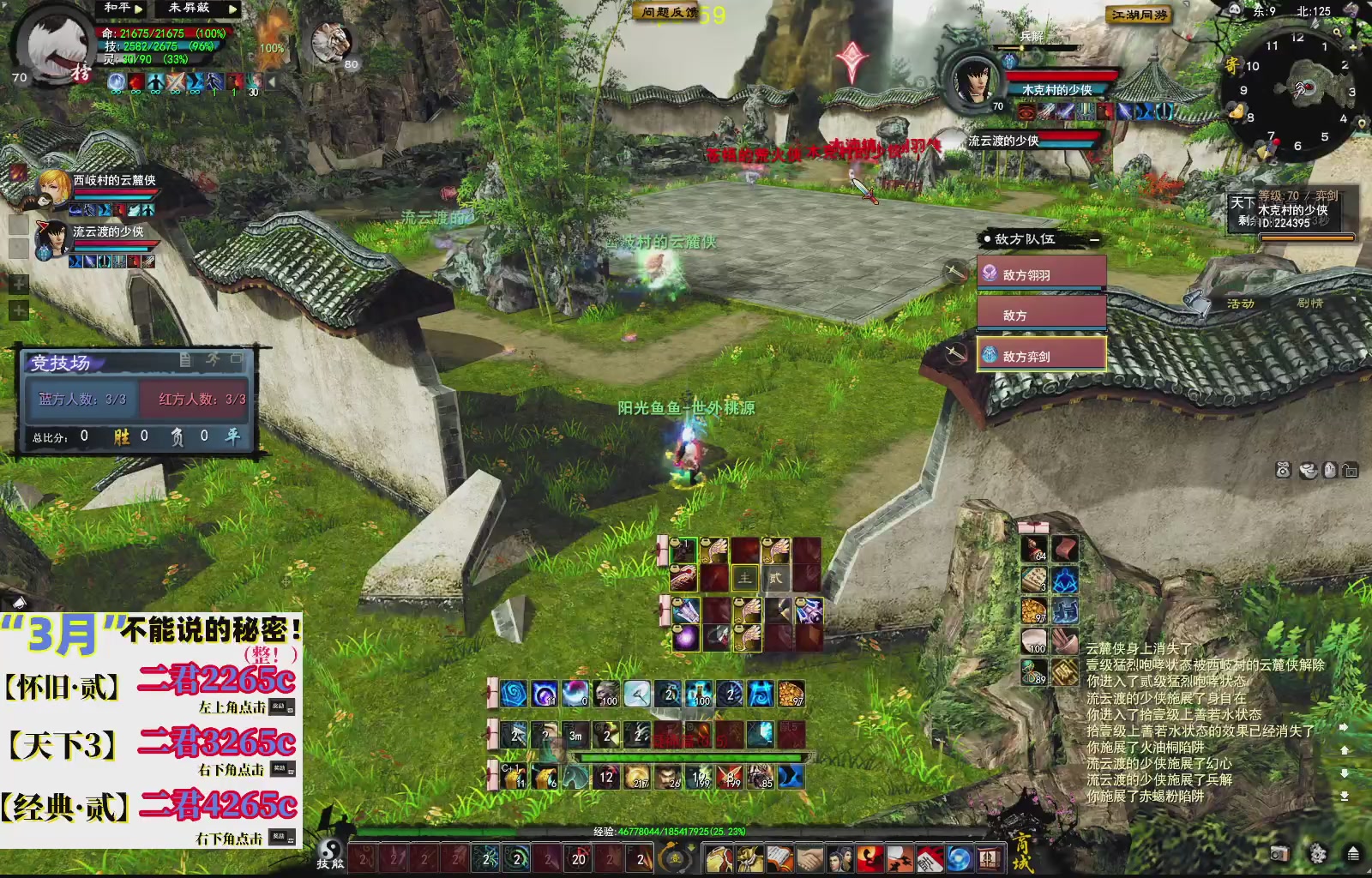Click the 奖励 button under 怀旧·贰
The width and height of the screenshot is (1372, 878).
[x=283, y=707]
